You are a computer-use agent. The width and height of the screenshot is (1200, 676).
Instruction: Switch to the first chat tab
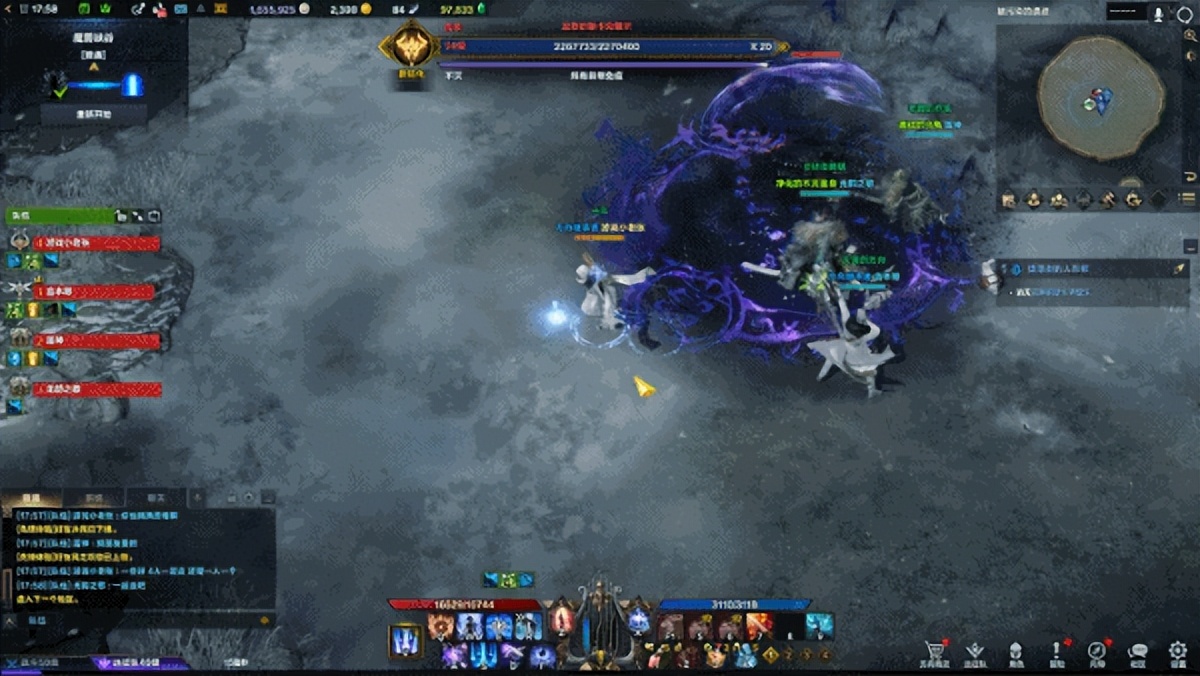[31, 498]
